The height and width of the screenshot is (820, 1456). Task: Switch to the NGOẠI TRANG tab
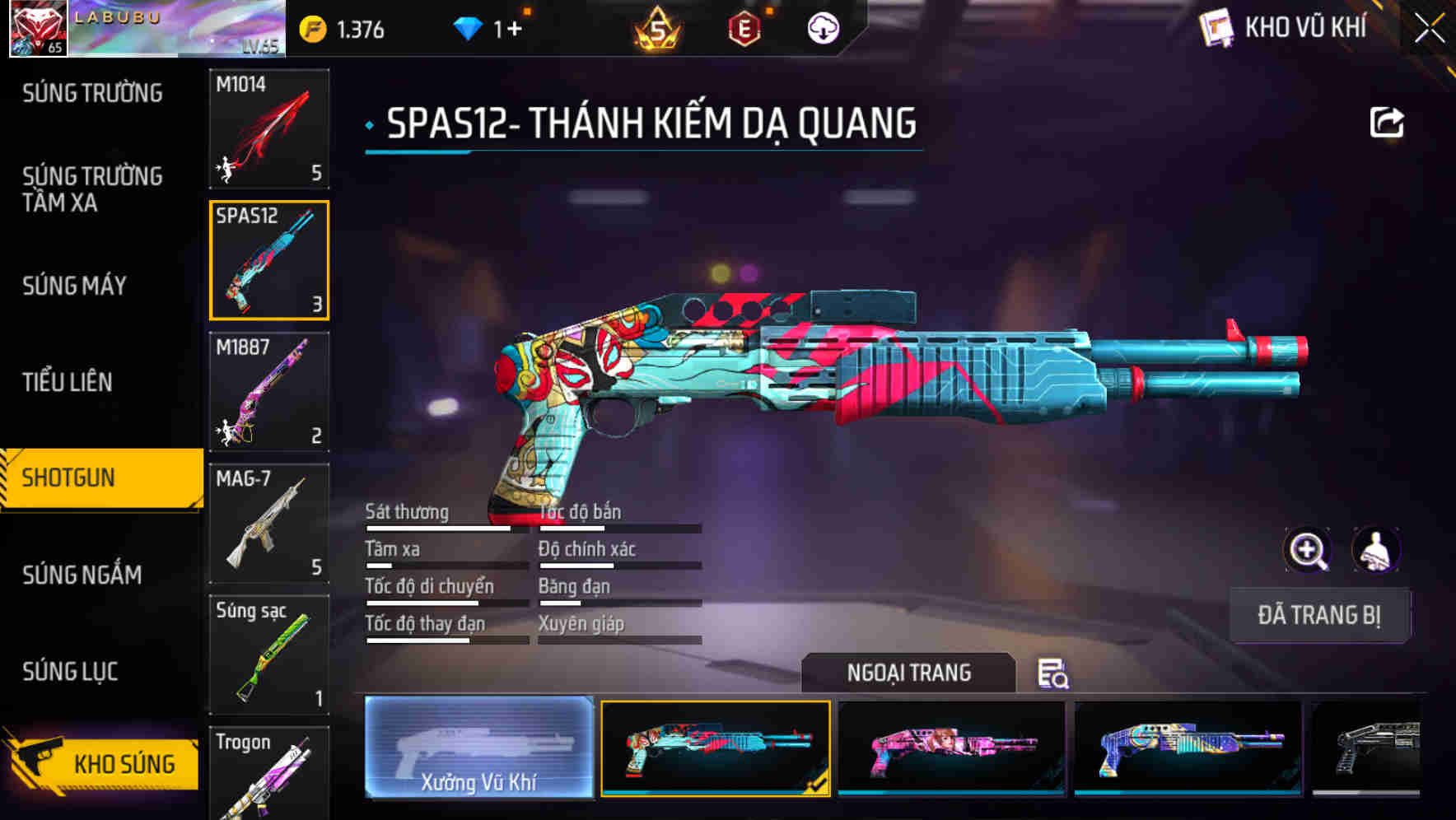[910, 673]
